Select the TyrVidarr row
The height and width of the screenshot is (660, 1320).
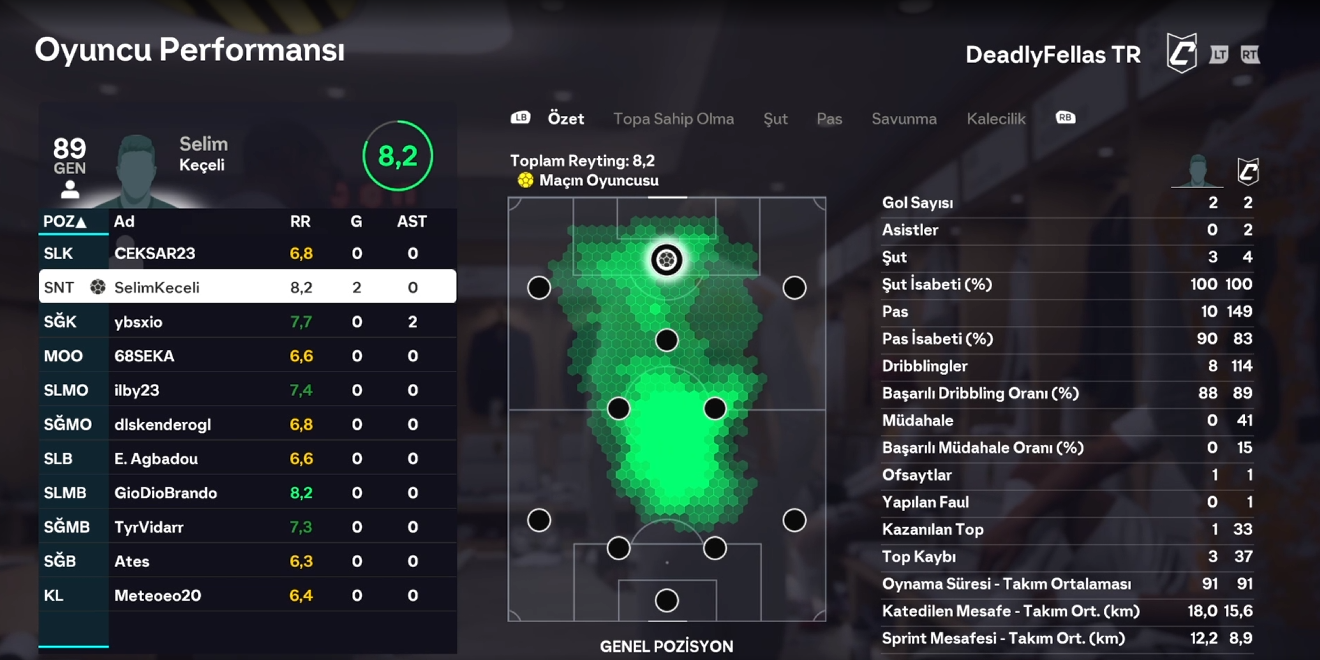(247, 527)
